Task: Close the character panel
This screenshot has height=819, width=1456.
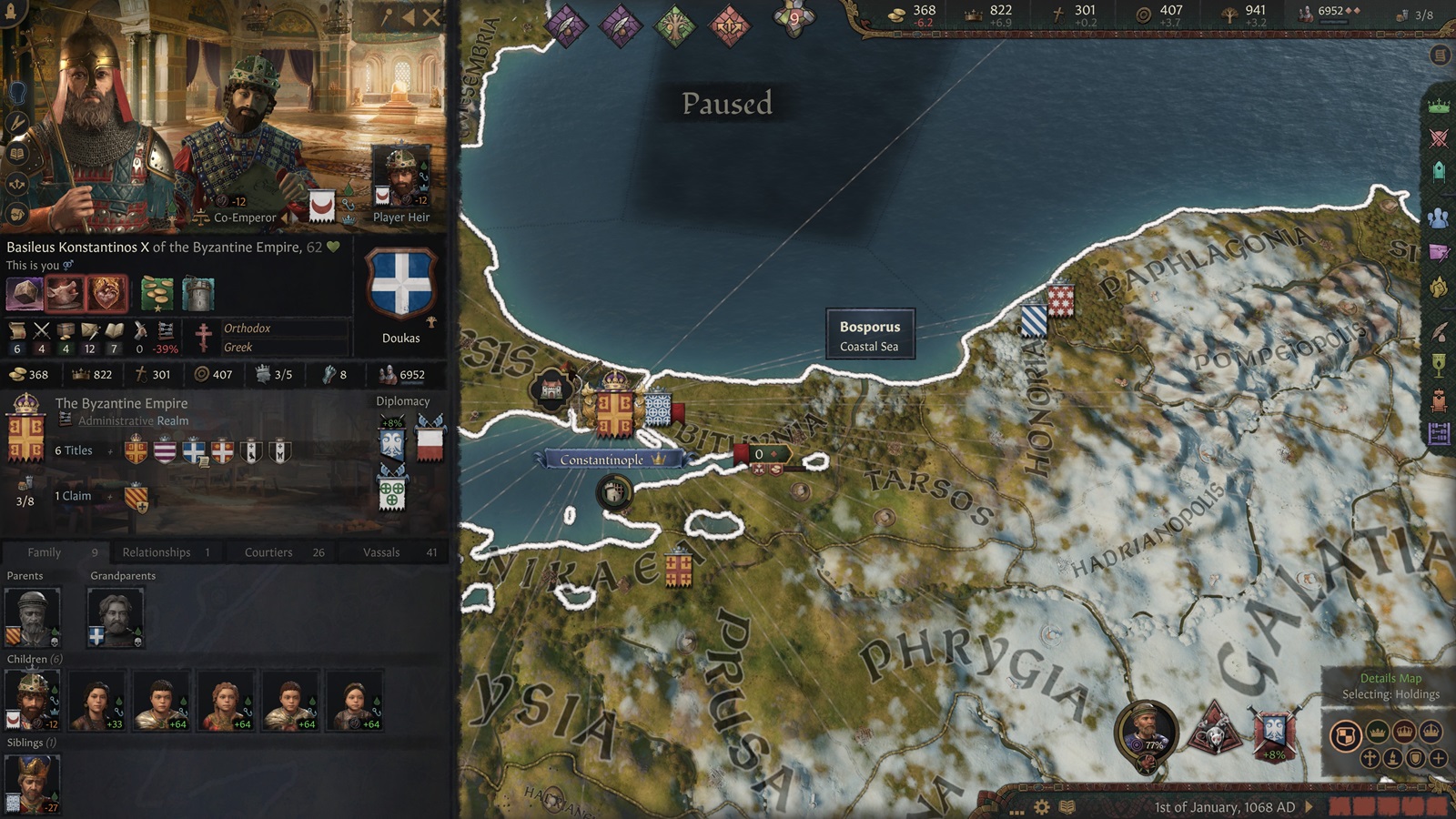Action: pos(432,16)
